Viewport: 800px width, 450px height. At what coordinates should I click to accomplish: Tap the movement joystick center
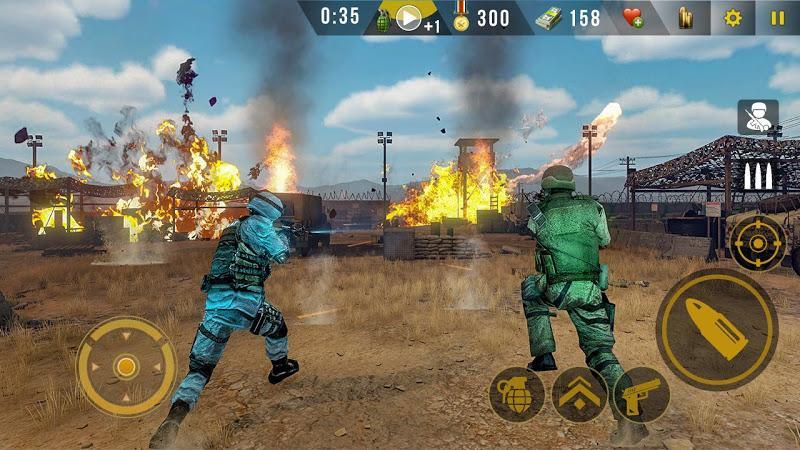[126, 367]
